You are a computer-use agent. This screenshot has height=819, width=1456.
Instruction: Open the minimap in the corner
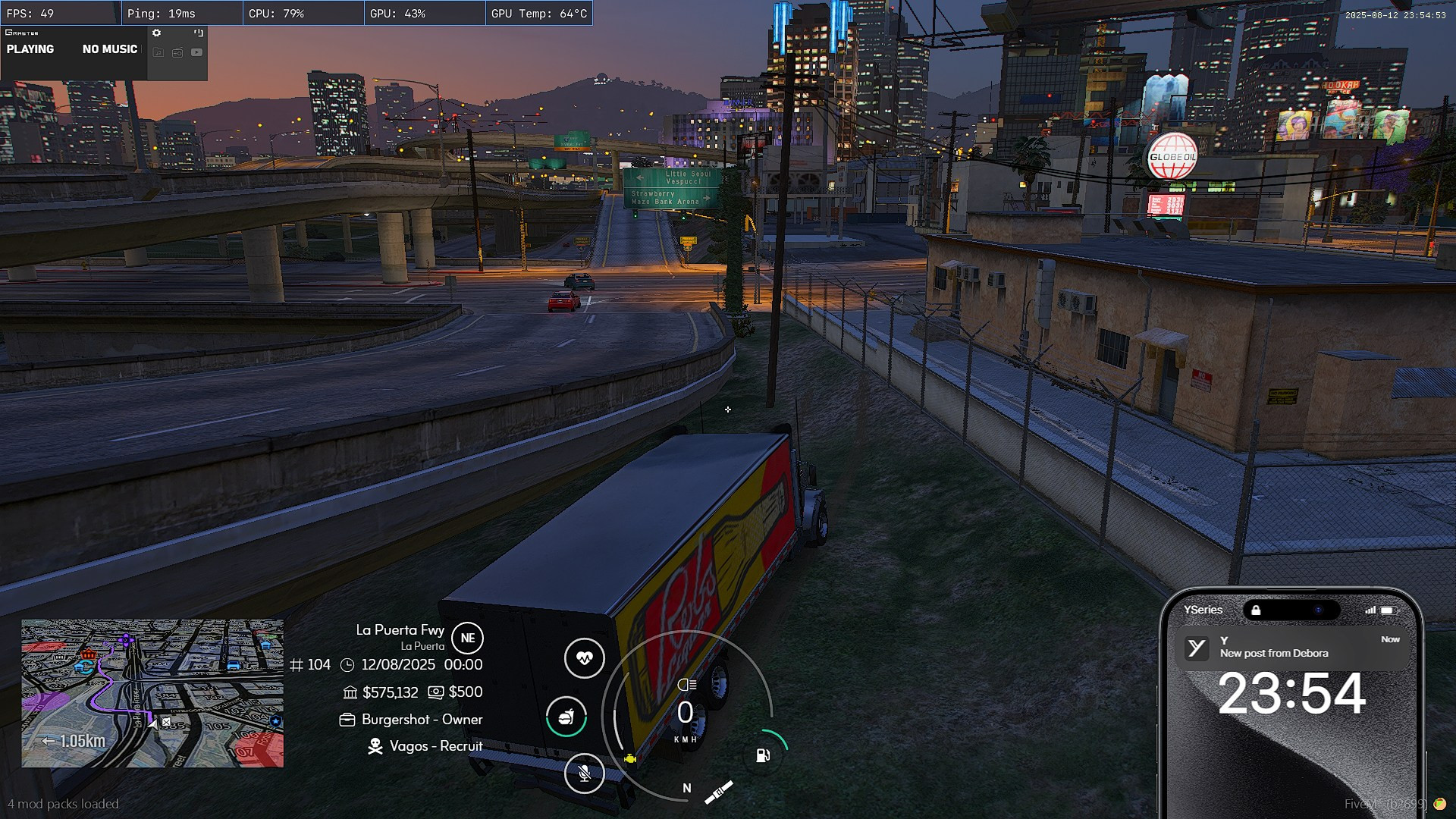tap(152, 693)
